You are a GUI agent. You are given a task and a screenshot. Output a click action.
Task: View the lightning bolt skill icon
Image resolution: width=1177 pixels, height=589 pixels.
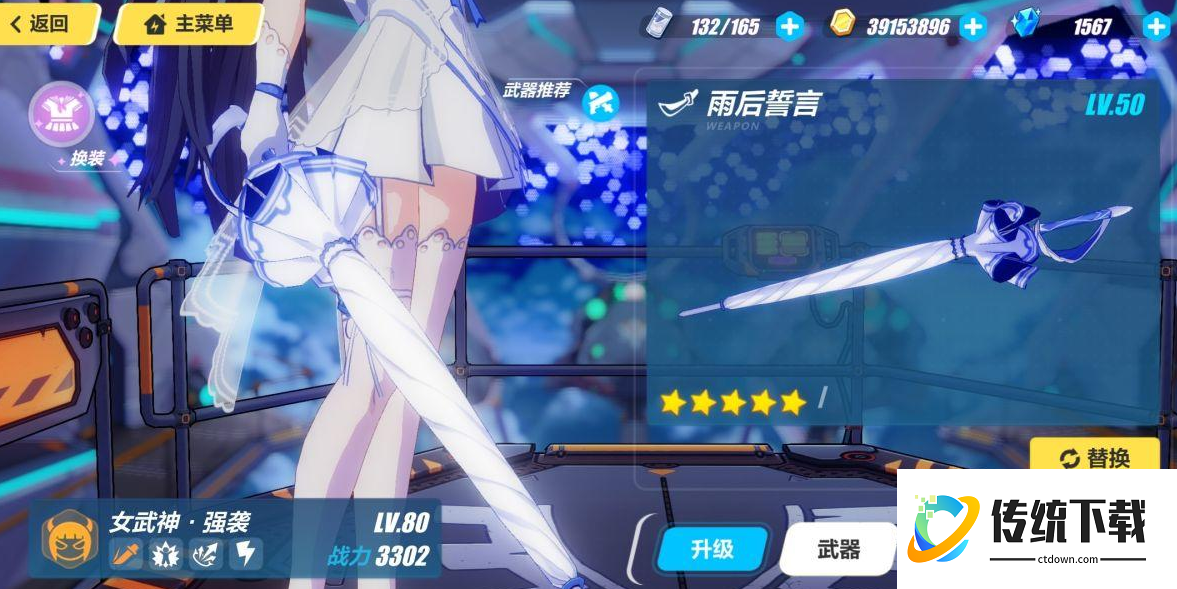[246, 553]
